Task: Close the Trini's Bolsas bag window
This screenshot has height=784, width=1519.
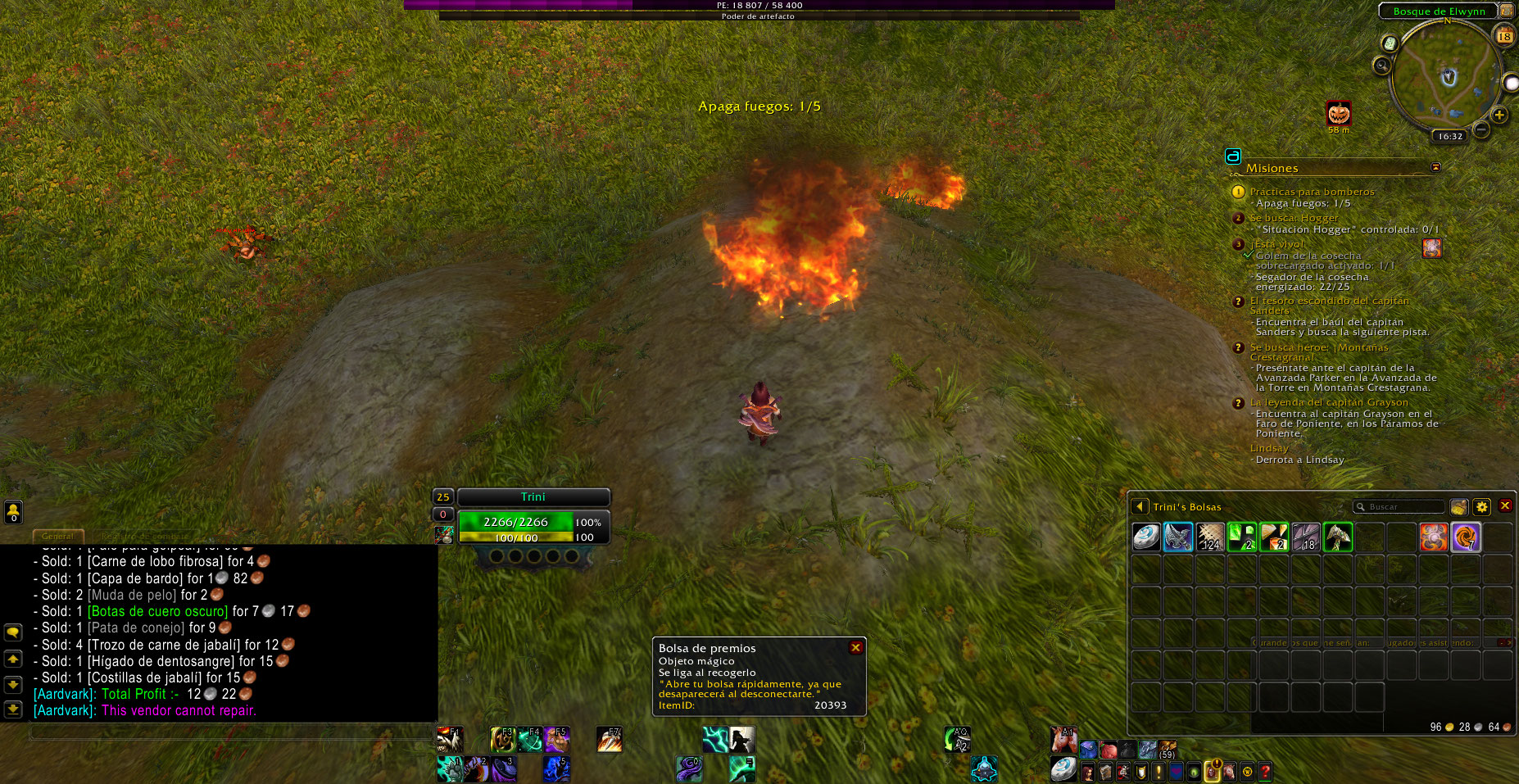Action: (x=1505, y=506)
